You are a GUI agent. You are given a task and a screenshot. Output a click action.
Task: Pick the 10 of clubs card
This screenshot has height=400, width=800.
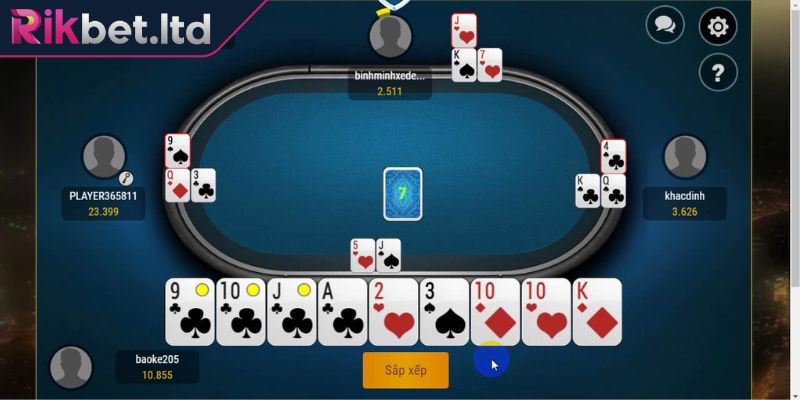[x=240, y=312]
